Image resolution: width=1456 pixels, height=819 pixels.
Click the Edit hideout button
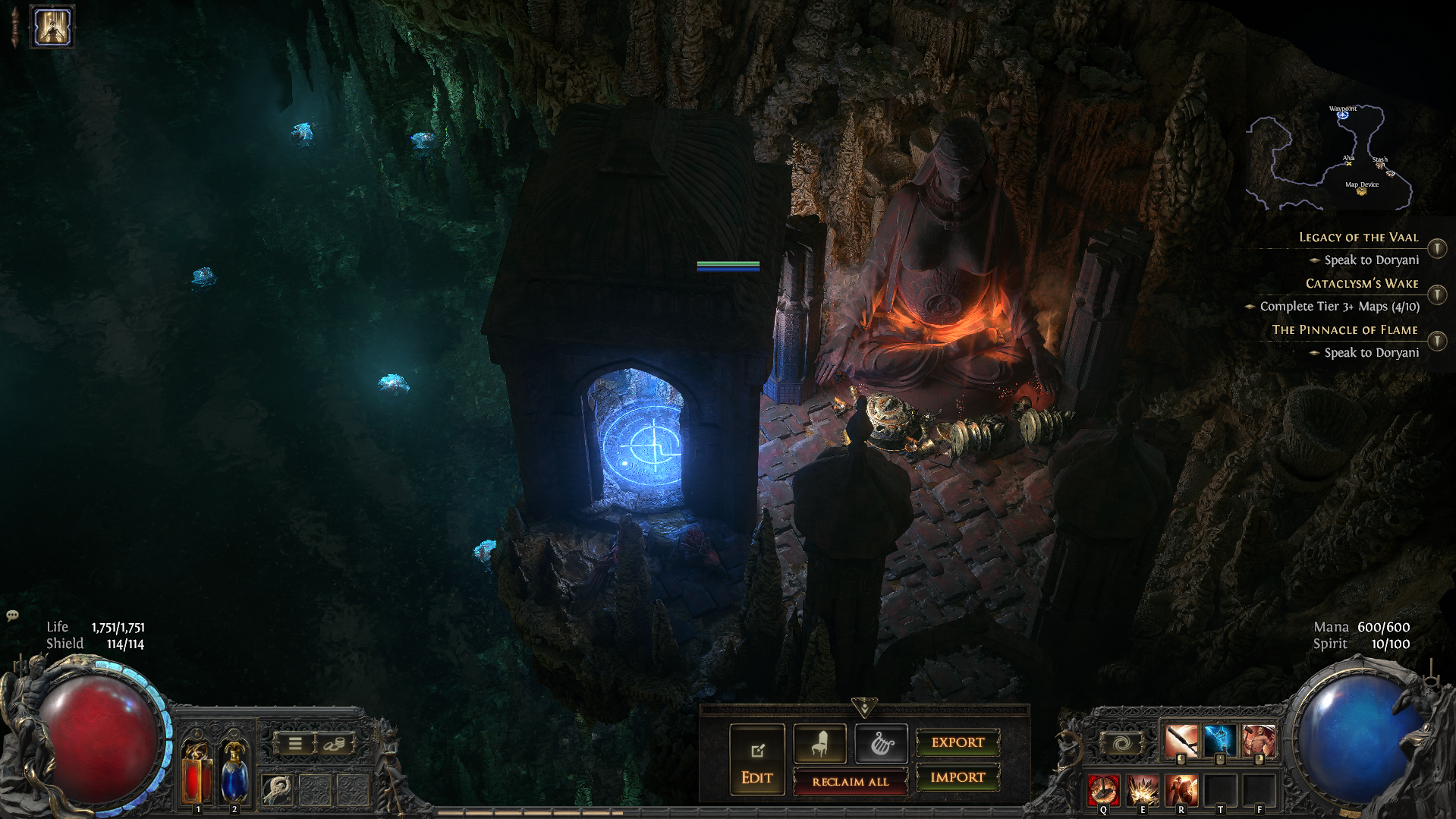756,760
